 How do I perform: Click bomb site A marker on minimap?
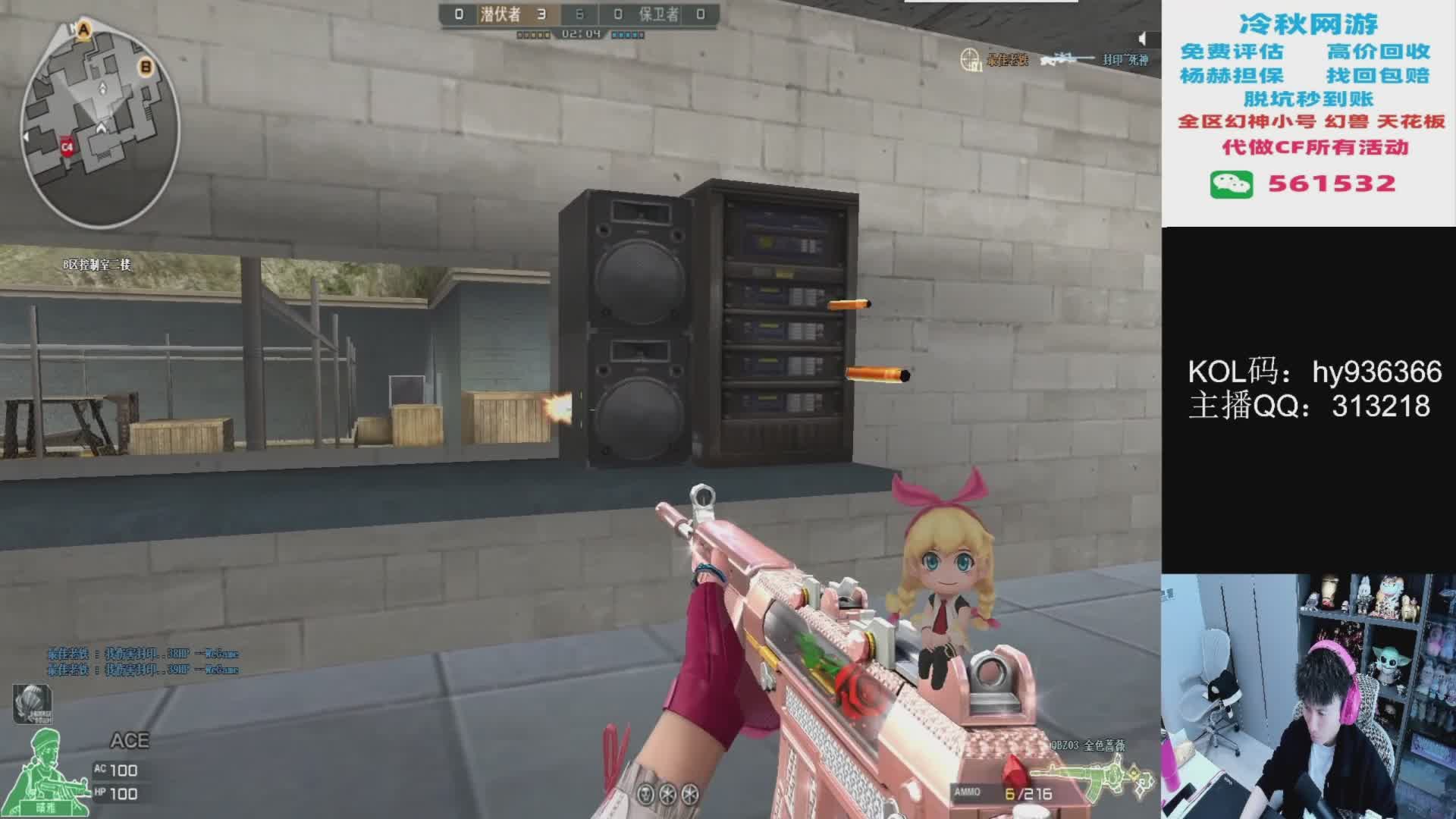(x=84, y=30)
